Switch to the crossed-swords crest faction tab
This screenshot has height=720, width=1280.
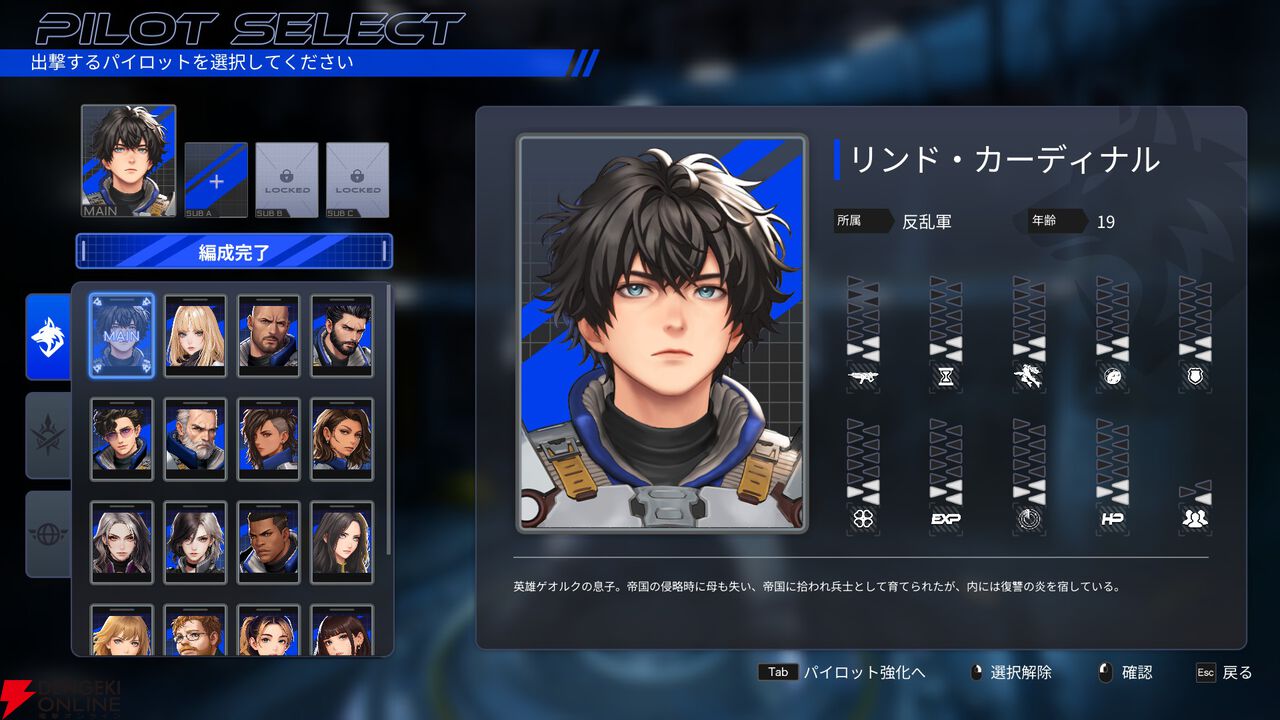tap(48, 435)
